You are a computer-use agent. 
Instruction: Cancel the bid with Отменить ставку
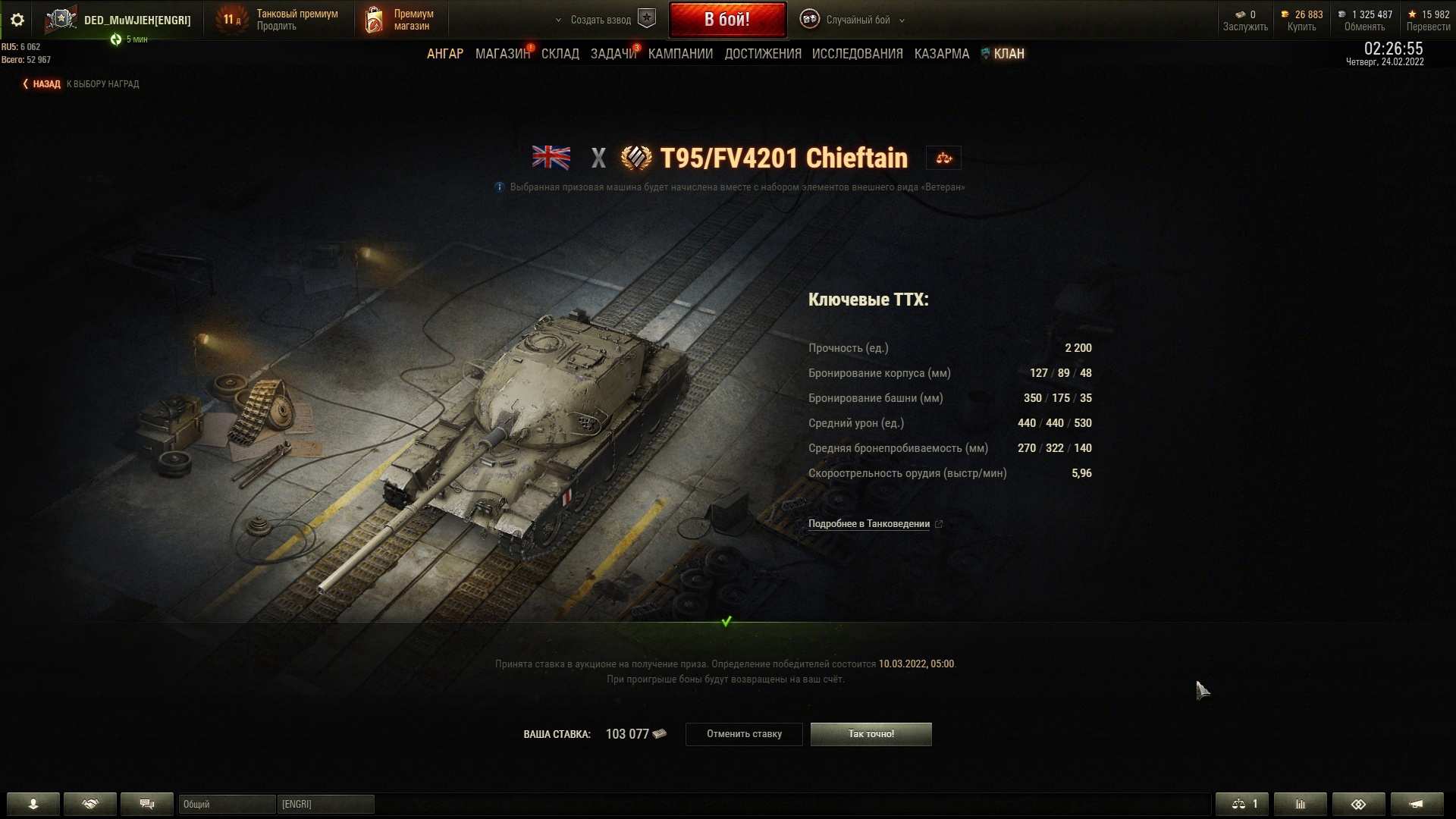pos(743,734)
